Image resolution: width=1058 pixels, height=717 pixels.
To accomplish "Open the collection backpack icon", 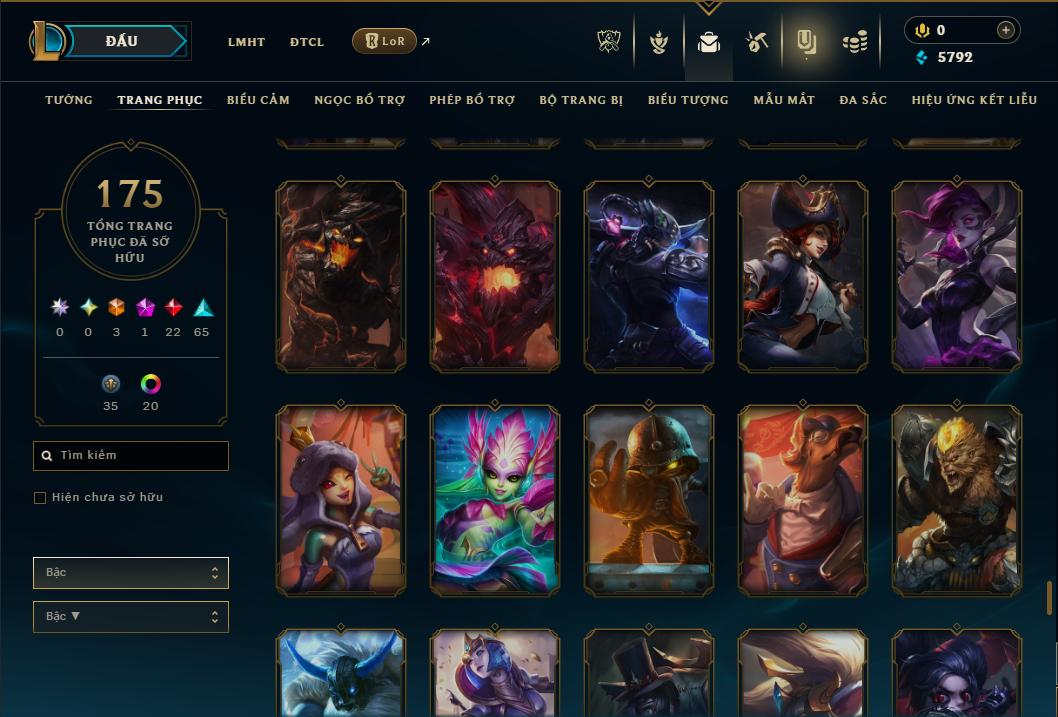I will 709,42.
